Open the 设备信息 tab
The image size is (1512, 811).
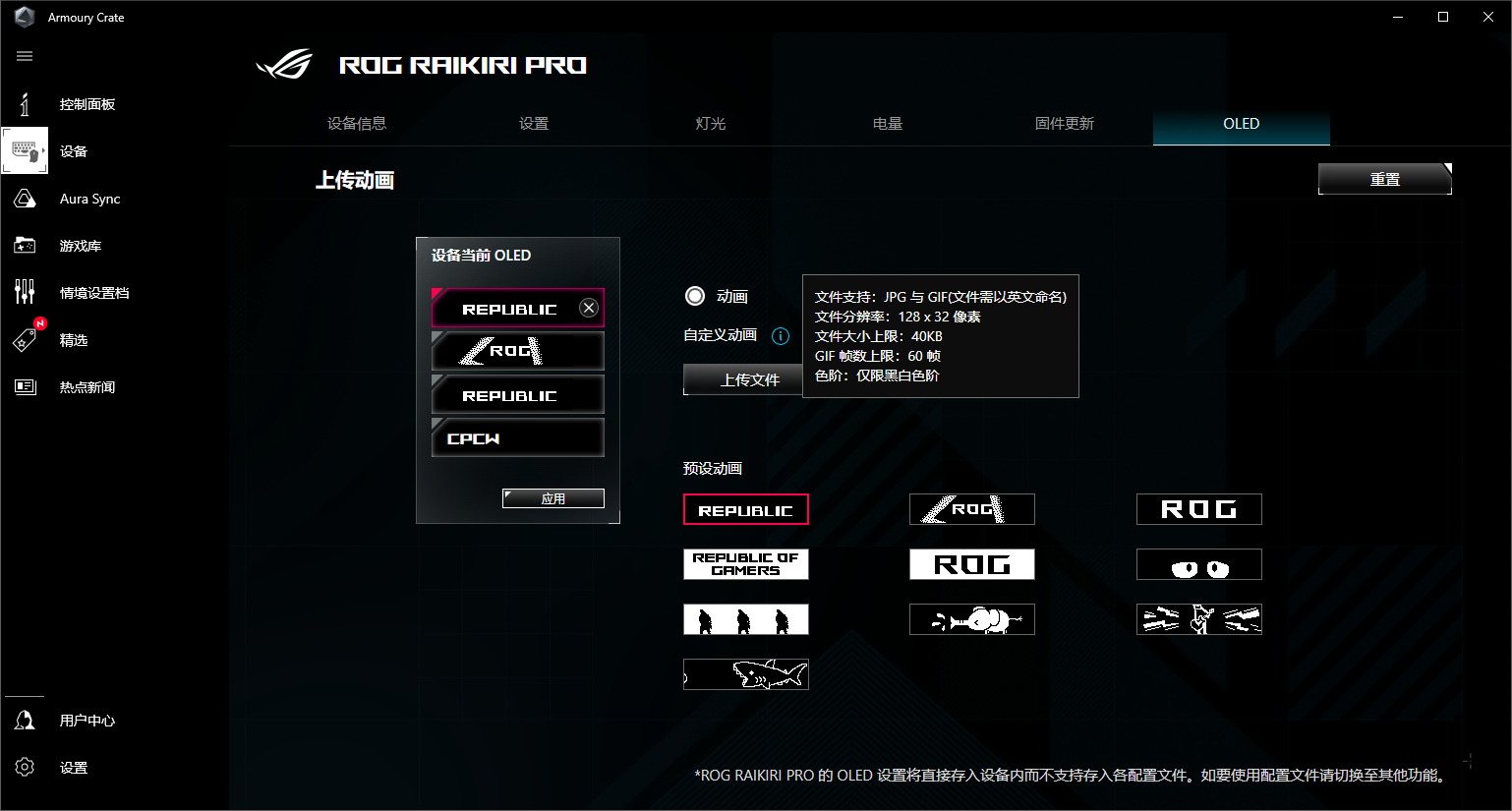coord(356,124)
